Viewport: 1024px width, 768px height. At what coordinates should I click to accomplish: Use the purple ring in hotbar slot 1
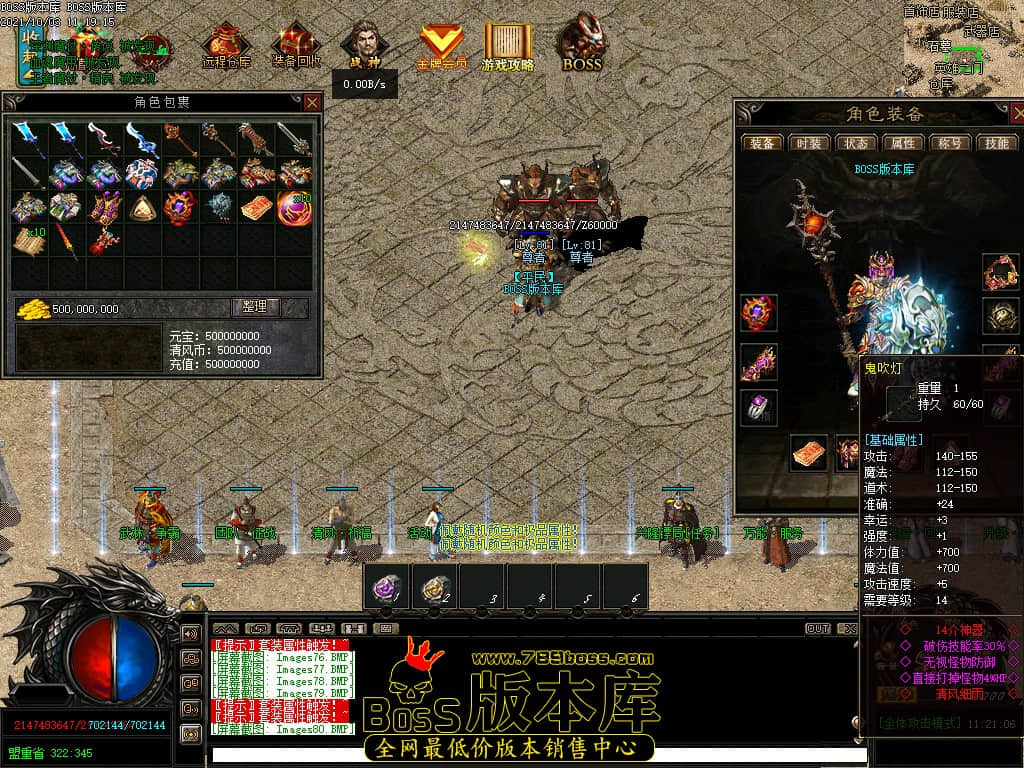click(x=387, y=587)
